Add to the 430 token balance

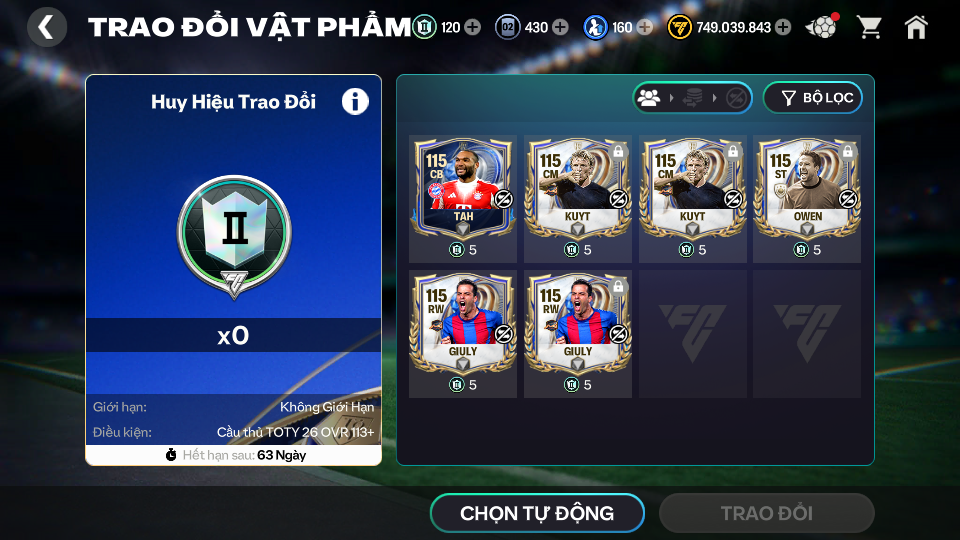tap(560, 27)
